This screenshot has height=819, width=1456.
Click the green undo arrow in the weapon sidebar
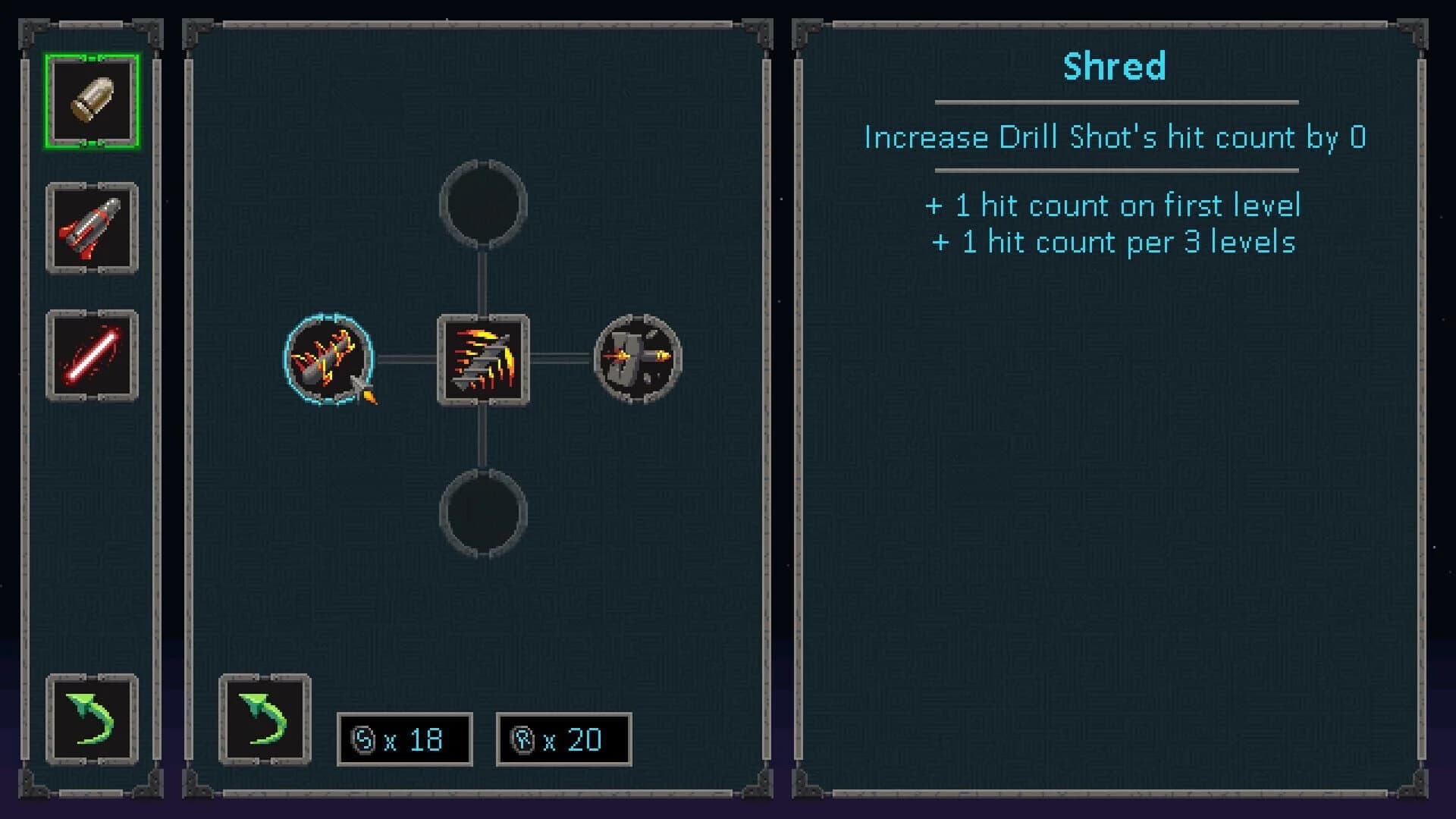coord(91,717)
